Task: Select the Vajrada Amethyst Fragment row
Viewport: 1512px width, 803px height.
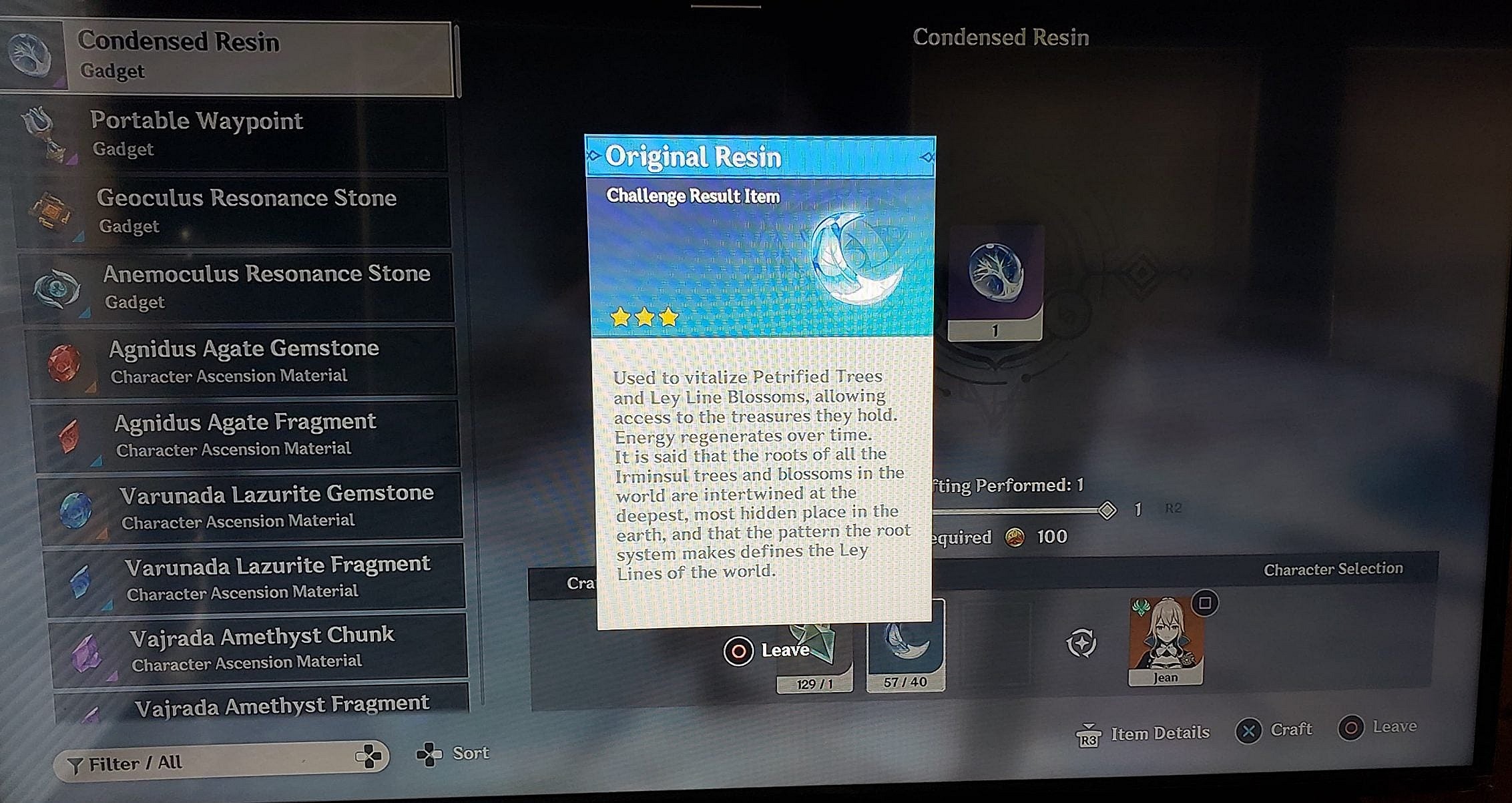Action: click(x=264, y=706)
